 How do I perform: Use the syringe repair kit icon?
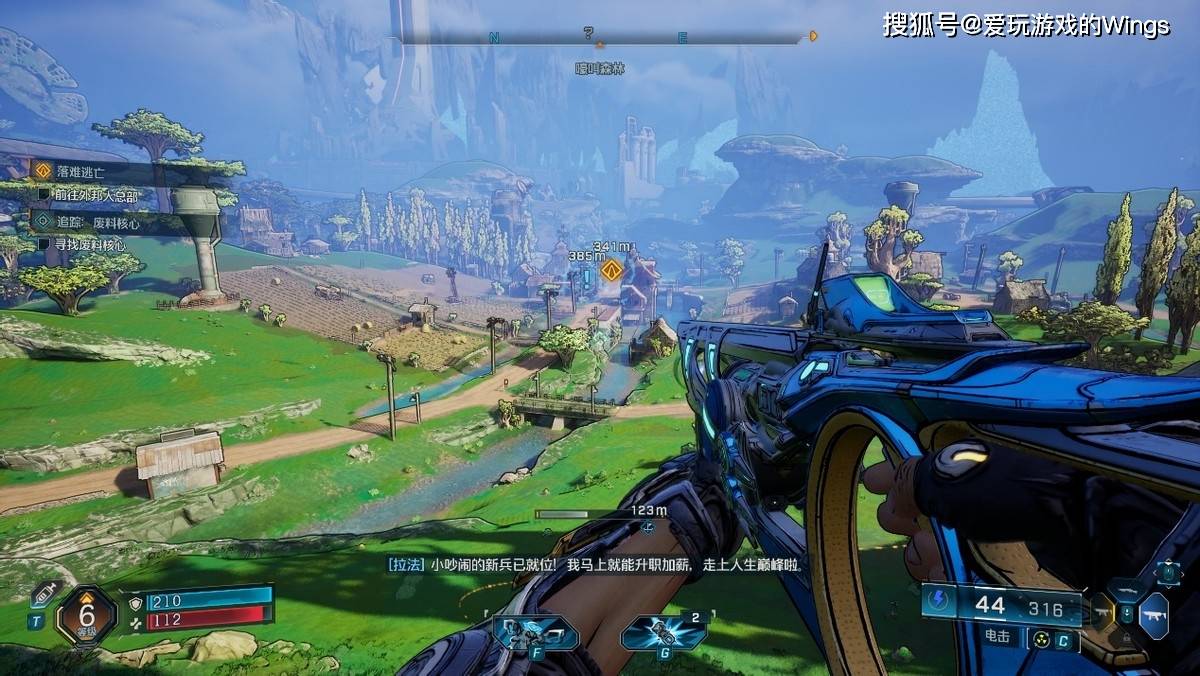41,594
